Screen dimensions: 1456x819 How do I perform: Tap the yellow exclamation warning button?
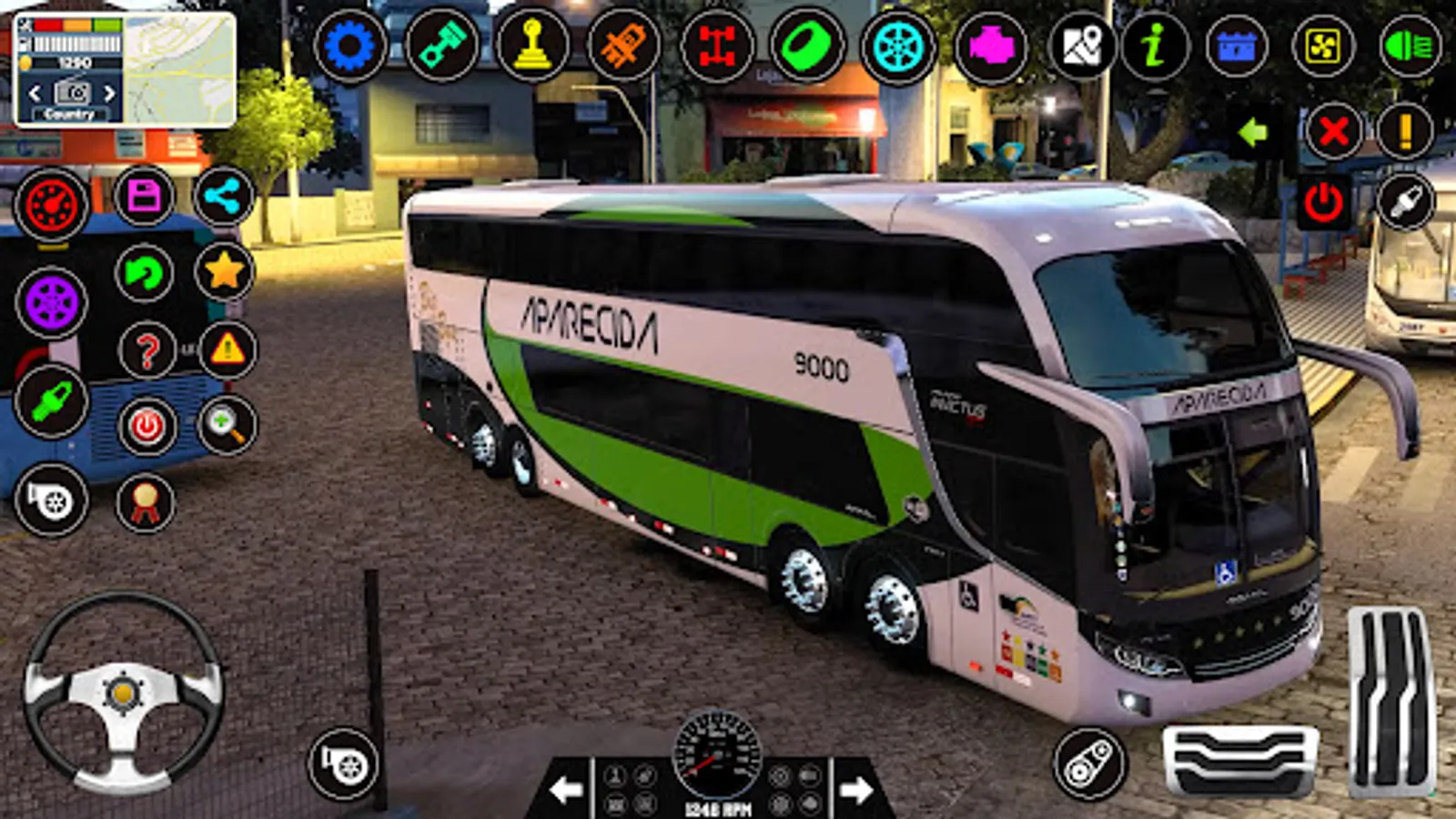[x=1405, y=132]
